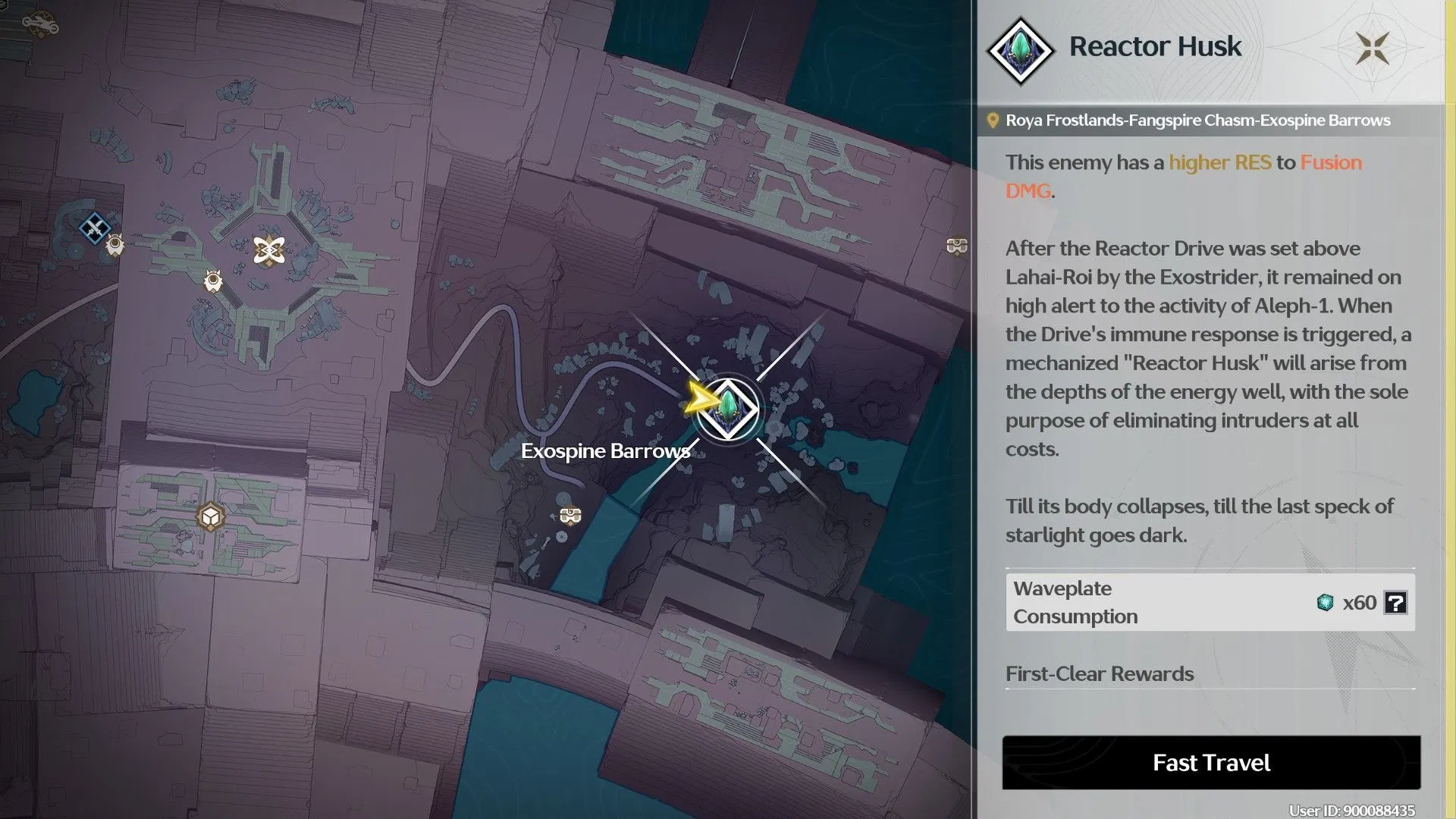The height and width of the screenshot is (819, 1456).
Task: Open the Waveplate Consumption question mark help
Action: click(x=1395, y=603)
